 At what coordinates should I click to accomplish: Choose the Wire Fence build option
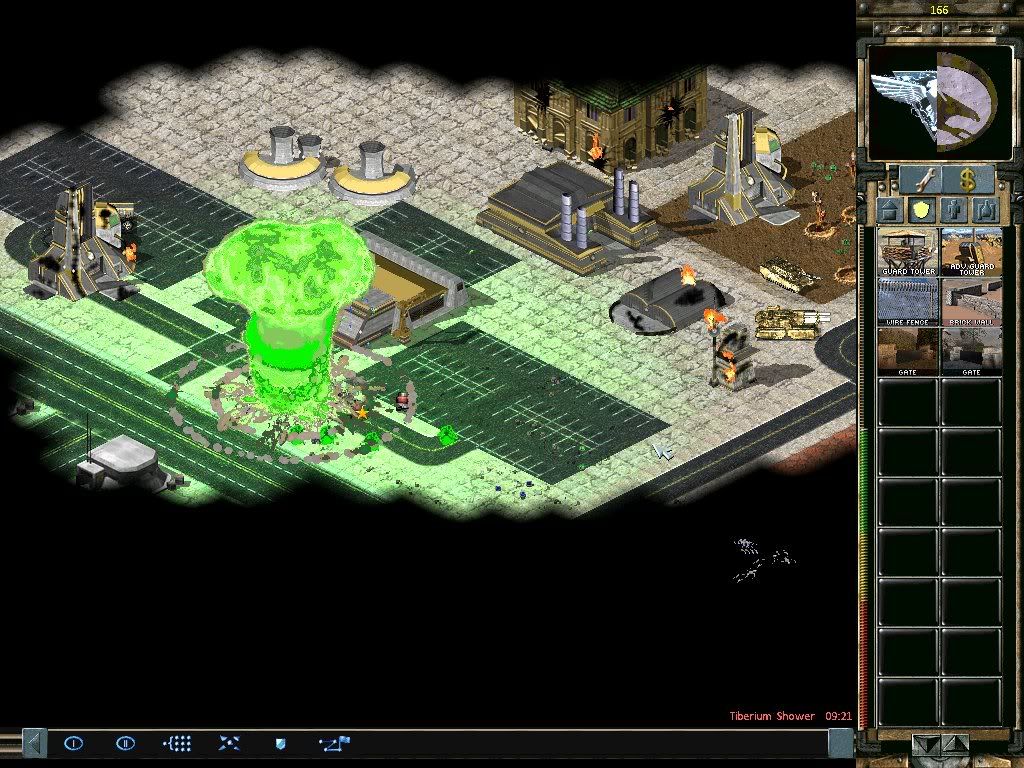pyautogui.click(x=908, y=301)
